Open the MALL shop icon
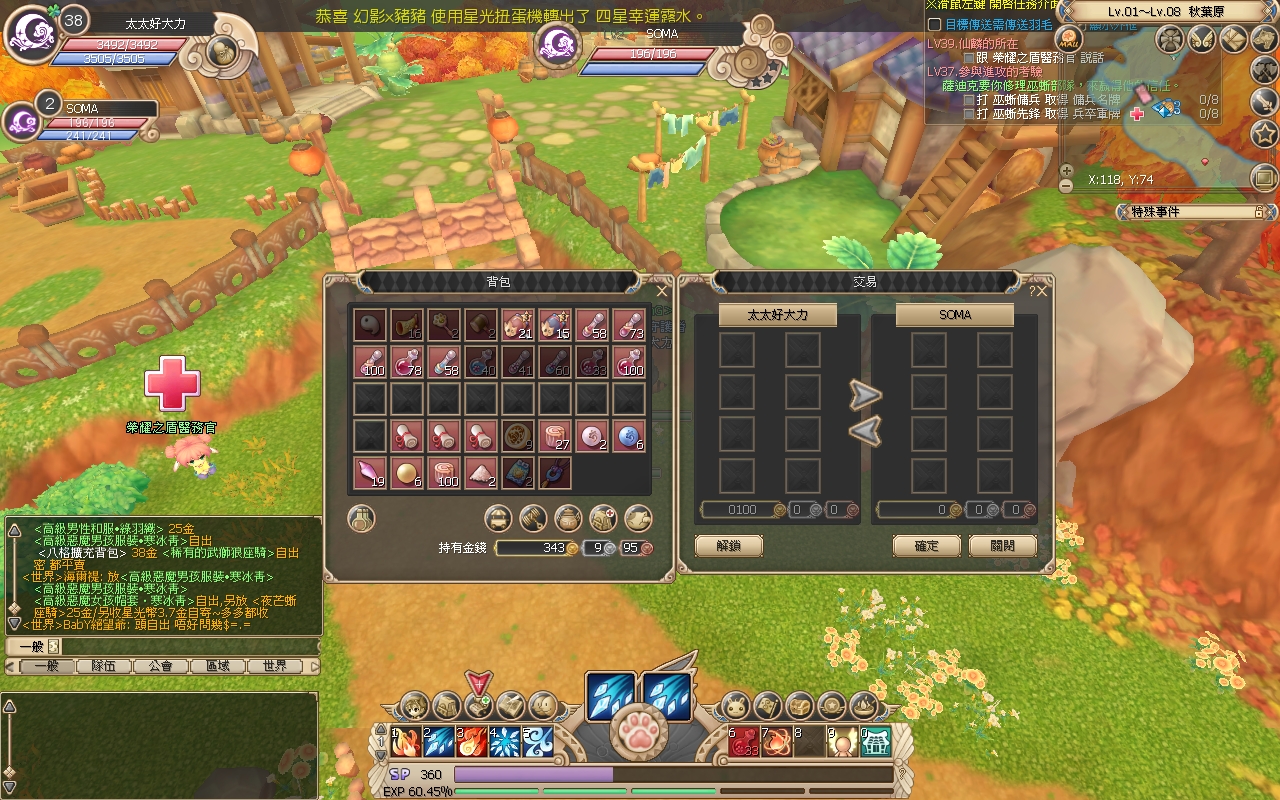This screenshot has height=800, width=1280. pos(1071,41)
